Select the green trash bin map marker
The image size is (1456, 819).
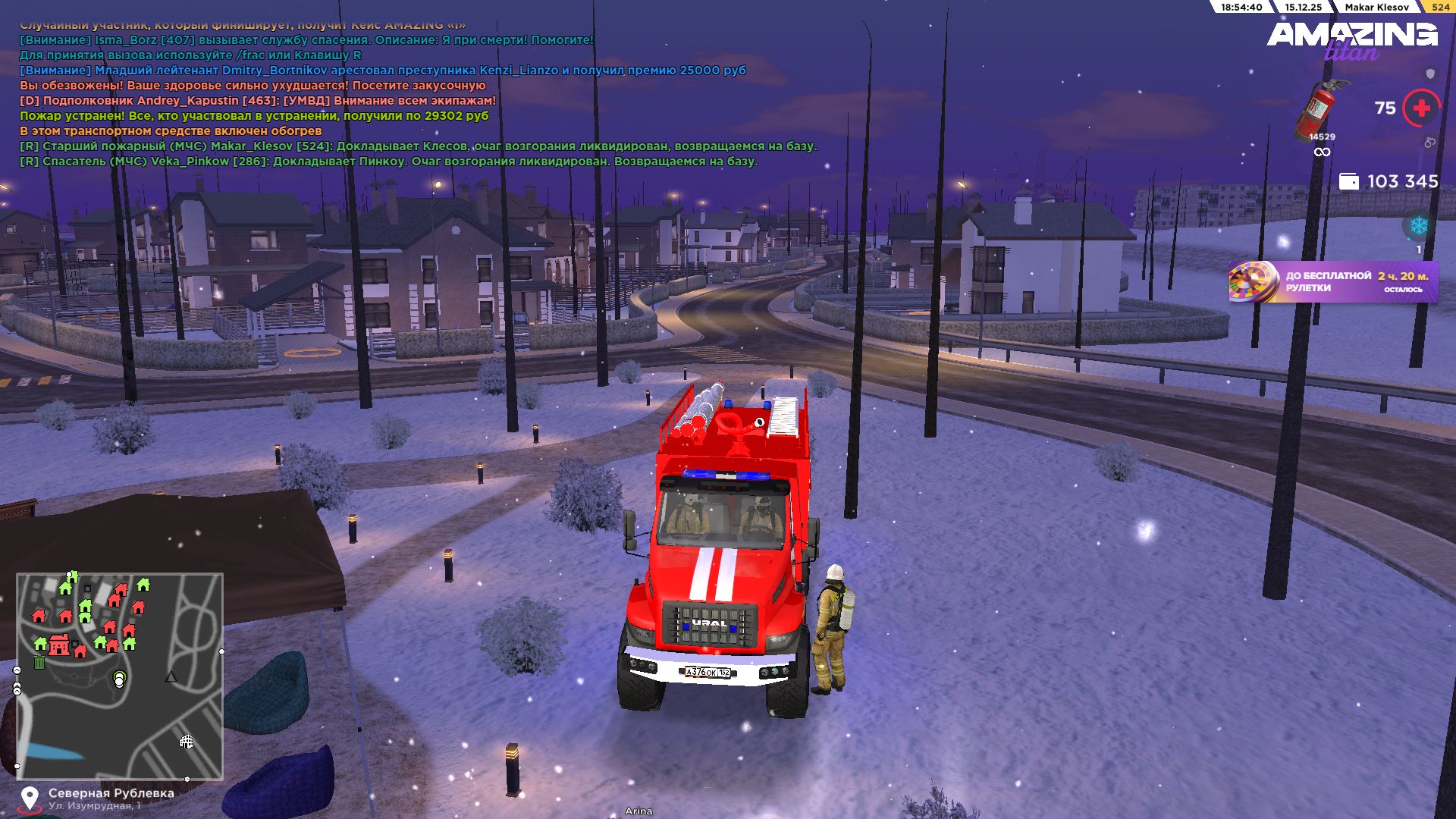click(39, 662)
